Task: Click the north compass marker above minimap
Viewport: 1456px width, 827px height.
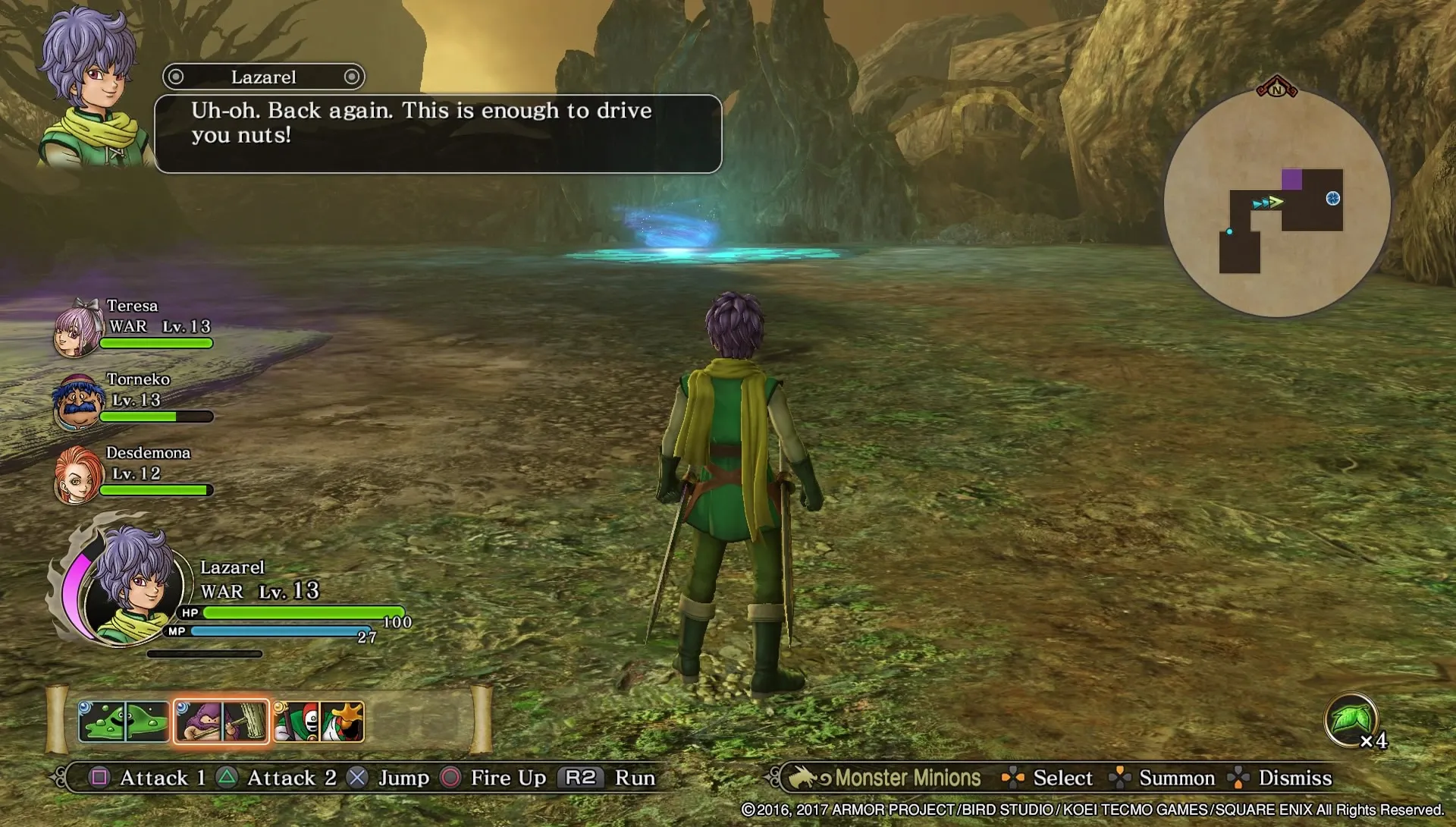Action: pos(1277,89)
